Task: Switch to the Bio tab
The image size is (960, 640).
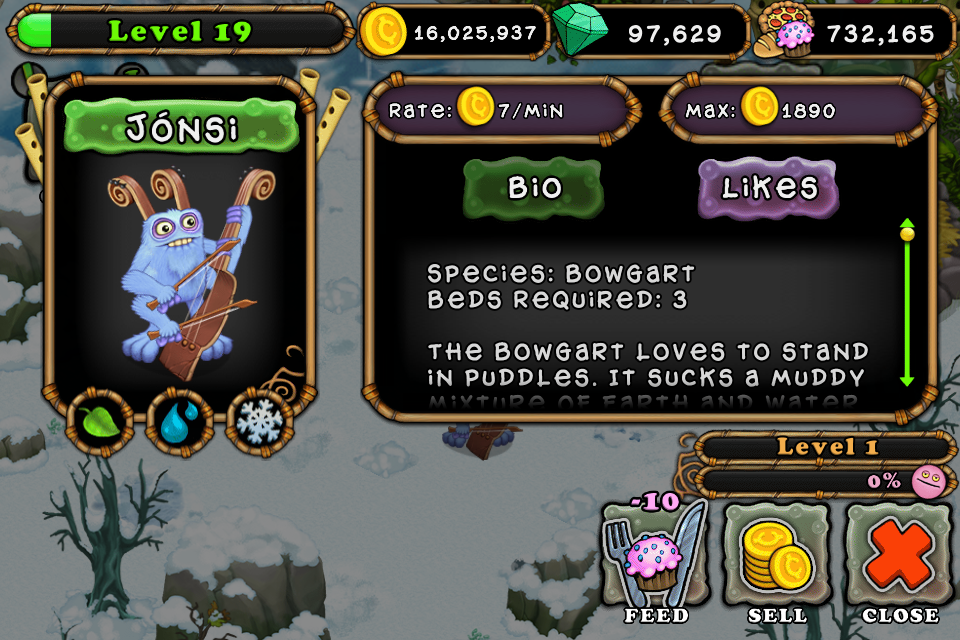Action: click(x=533, y=188)
